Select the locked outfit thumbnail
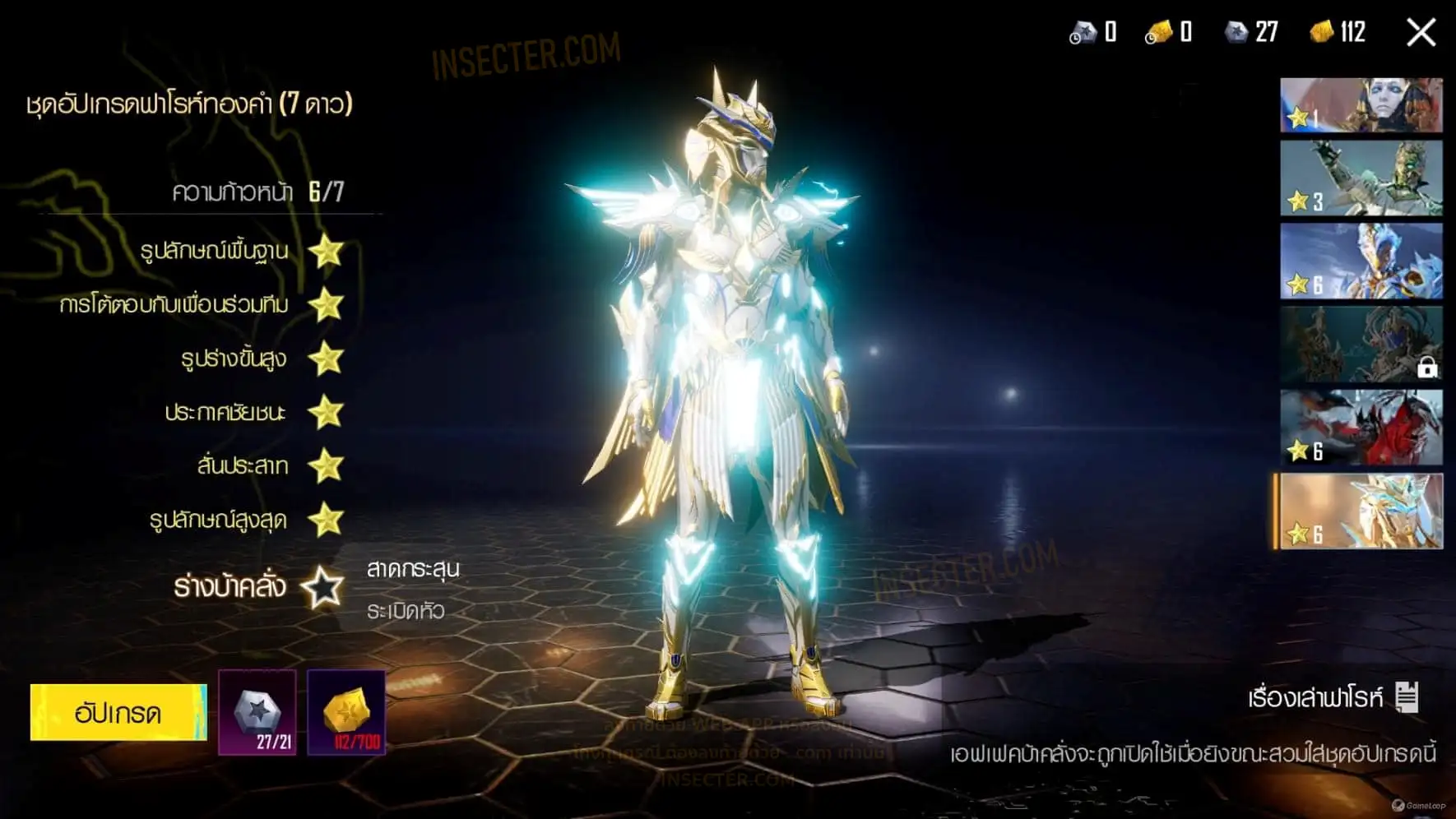 [1361, 345]
